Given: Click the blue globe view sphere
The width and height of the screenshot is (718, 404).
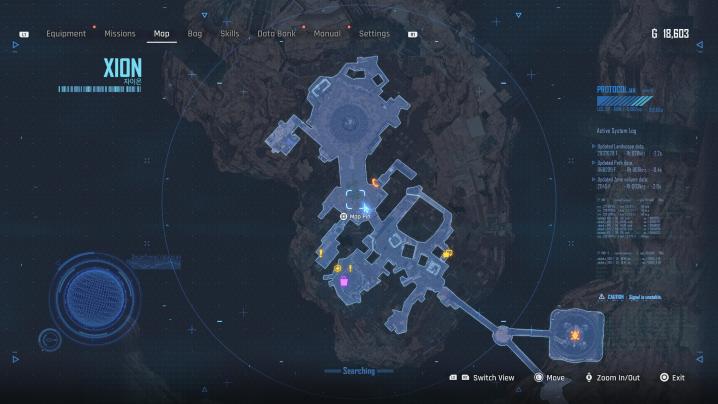Looking at the screenshot, I should (x=94, y=297).
